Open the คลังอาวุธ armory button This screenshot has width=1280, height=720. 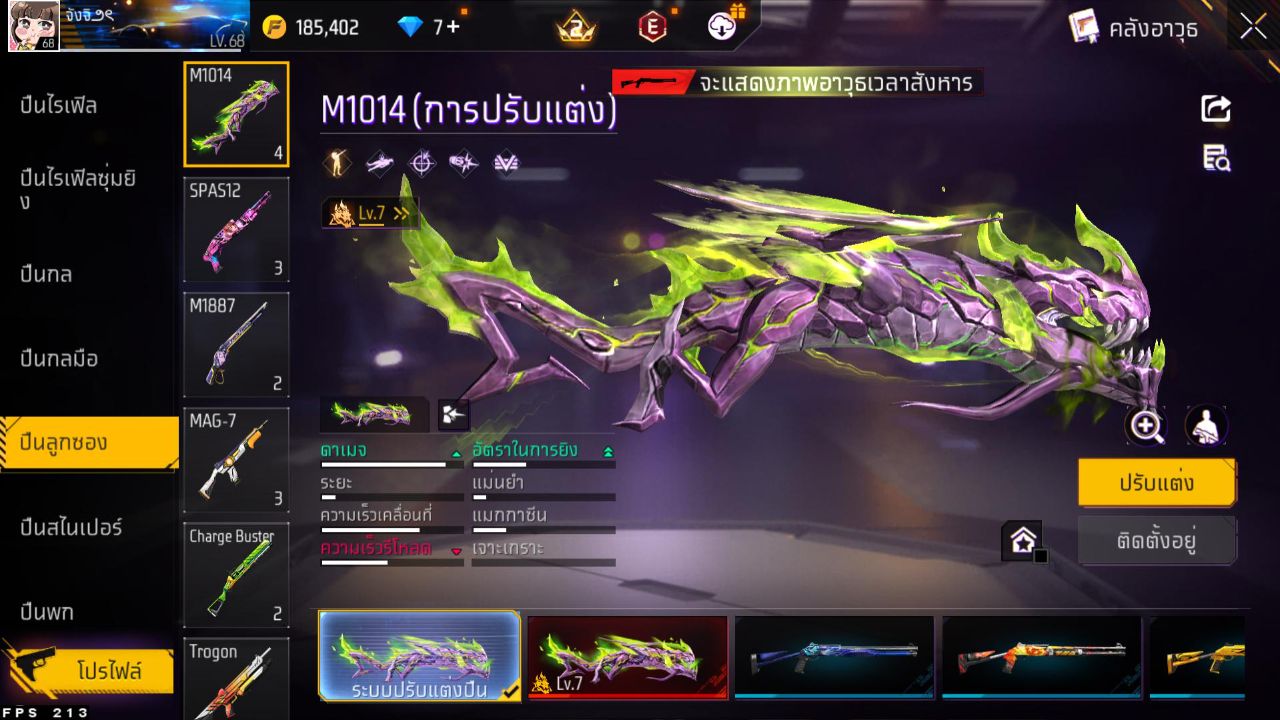(x=1133, y=27)
